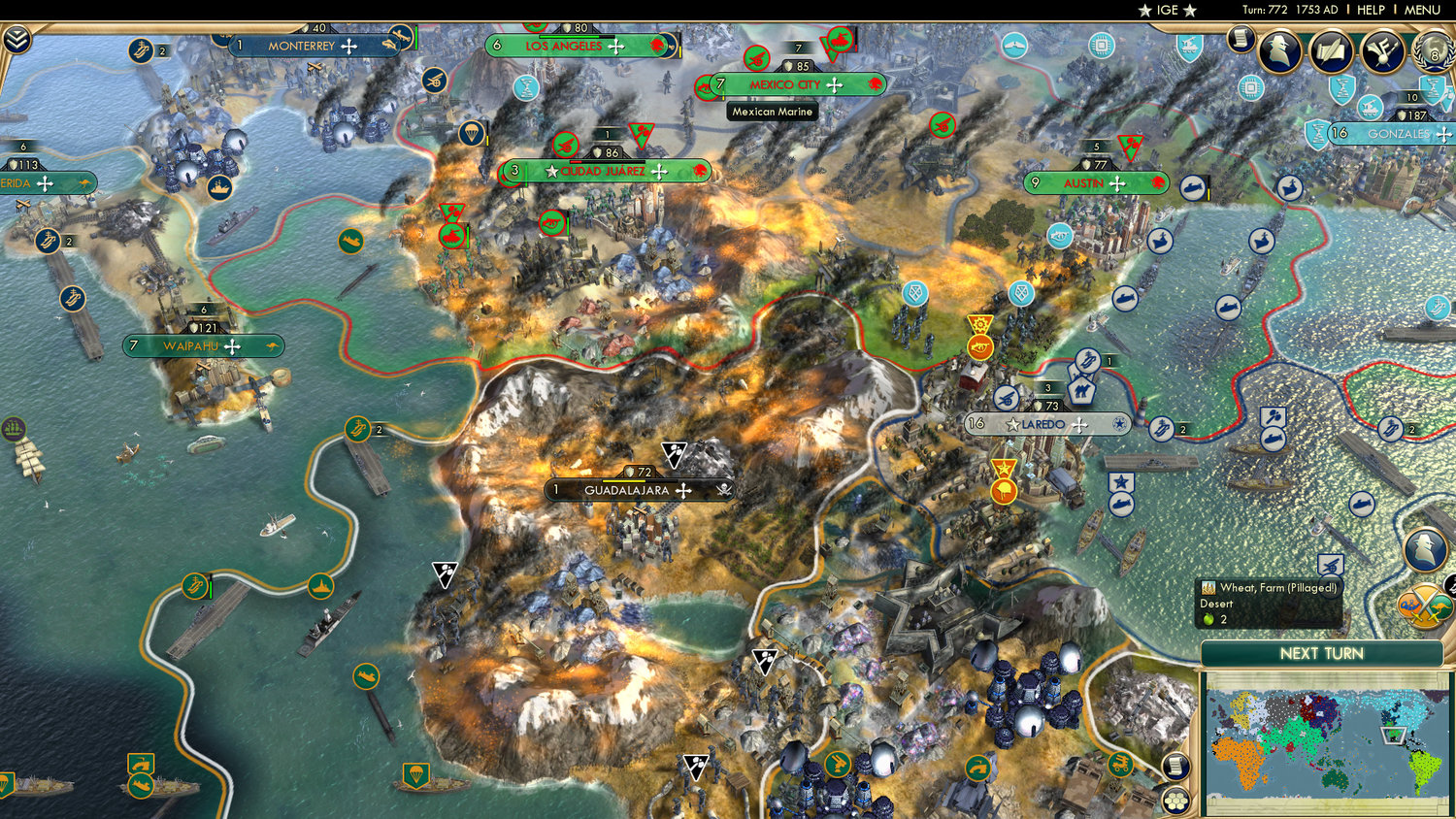Click the golden crossed-swords medallion above the minimap
This screenshot has height=819, width=1456.
coord(1424,606)
